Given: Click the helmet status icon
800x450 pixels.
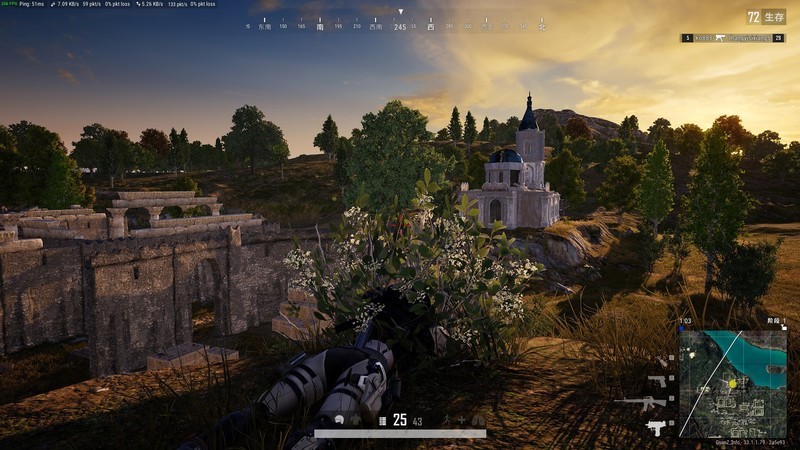Looking at the screenshot, I should [341, 421].
